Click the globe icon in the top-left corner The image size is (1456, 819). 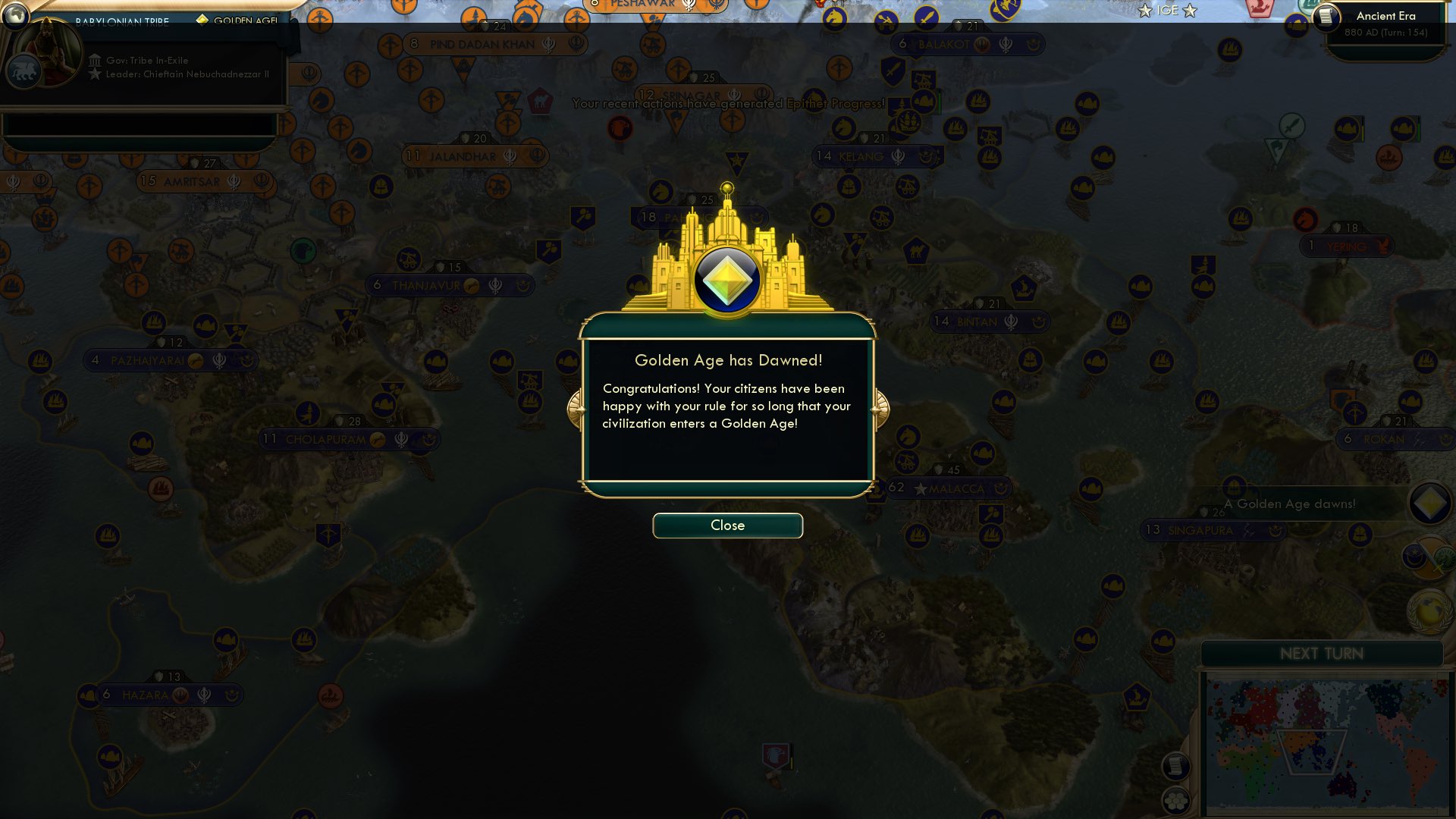coord(15,16)
